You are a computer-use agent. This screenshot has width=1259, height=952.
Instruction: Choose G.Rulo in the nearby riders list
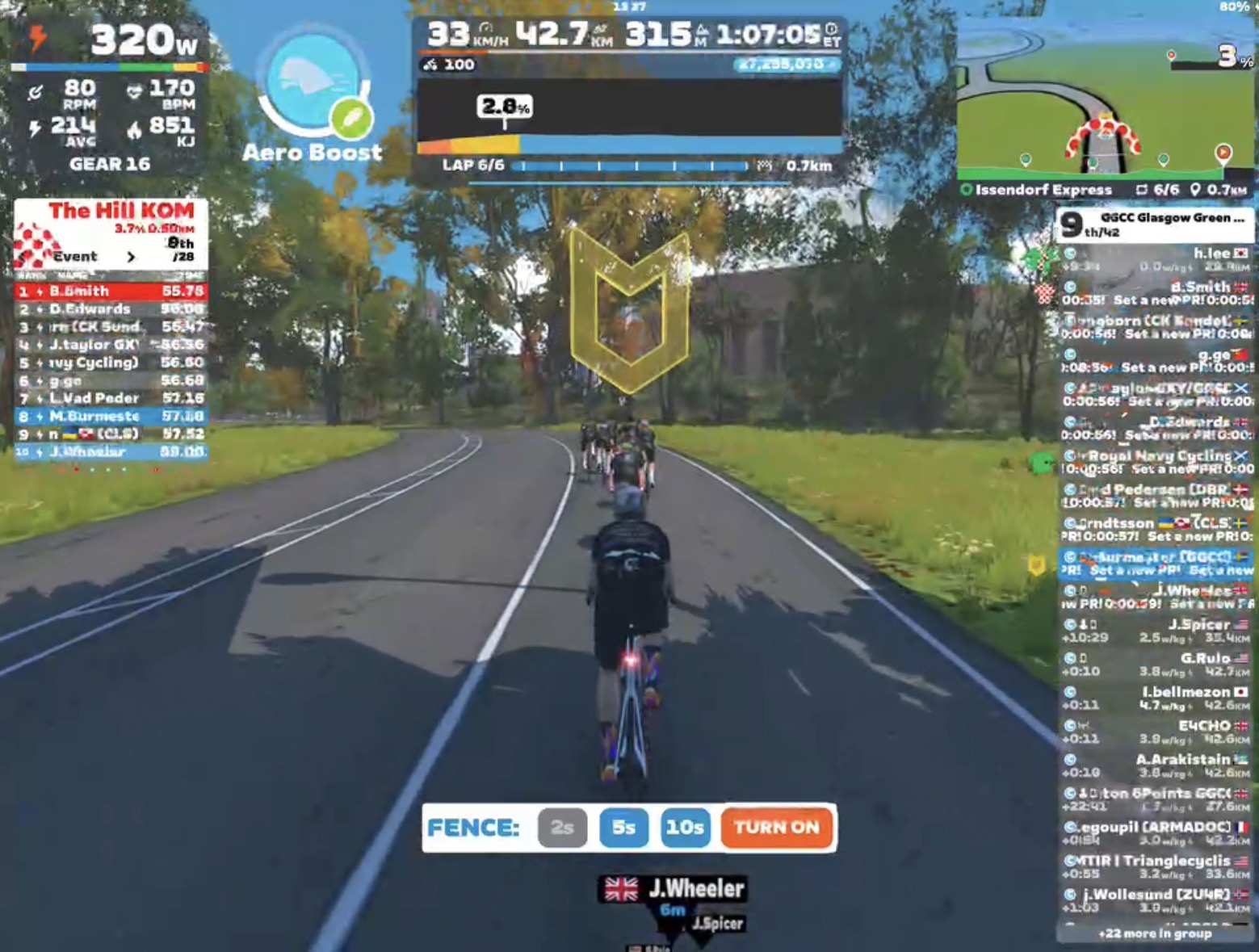pyautogui.click(x=1155, y=665)
